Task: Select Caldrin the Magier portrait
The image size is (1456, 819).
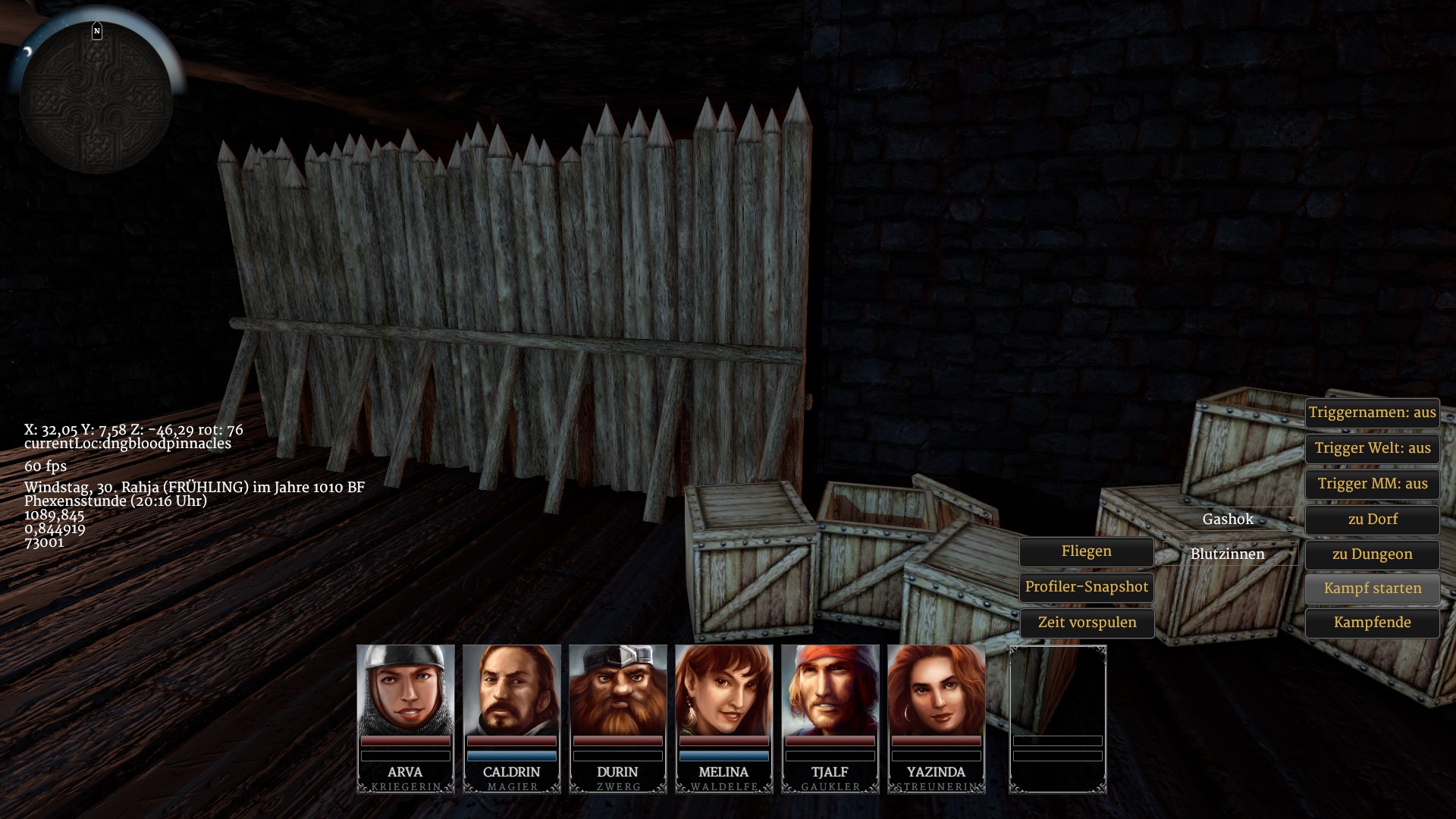Action: pyautogui.click(x=512, y=690)
